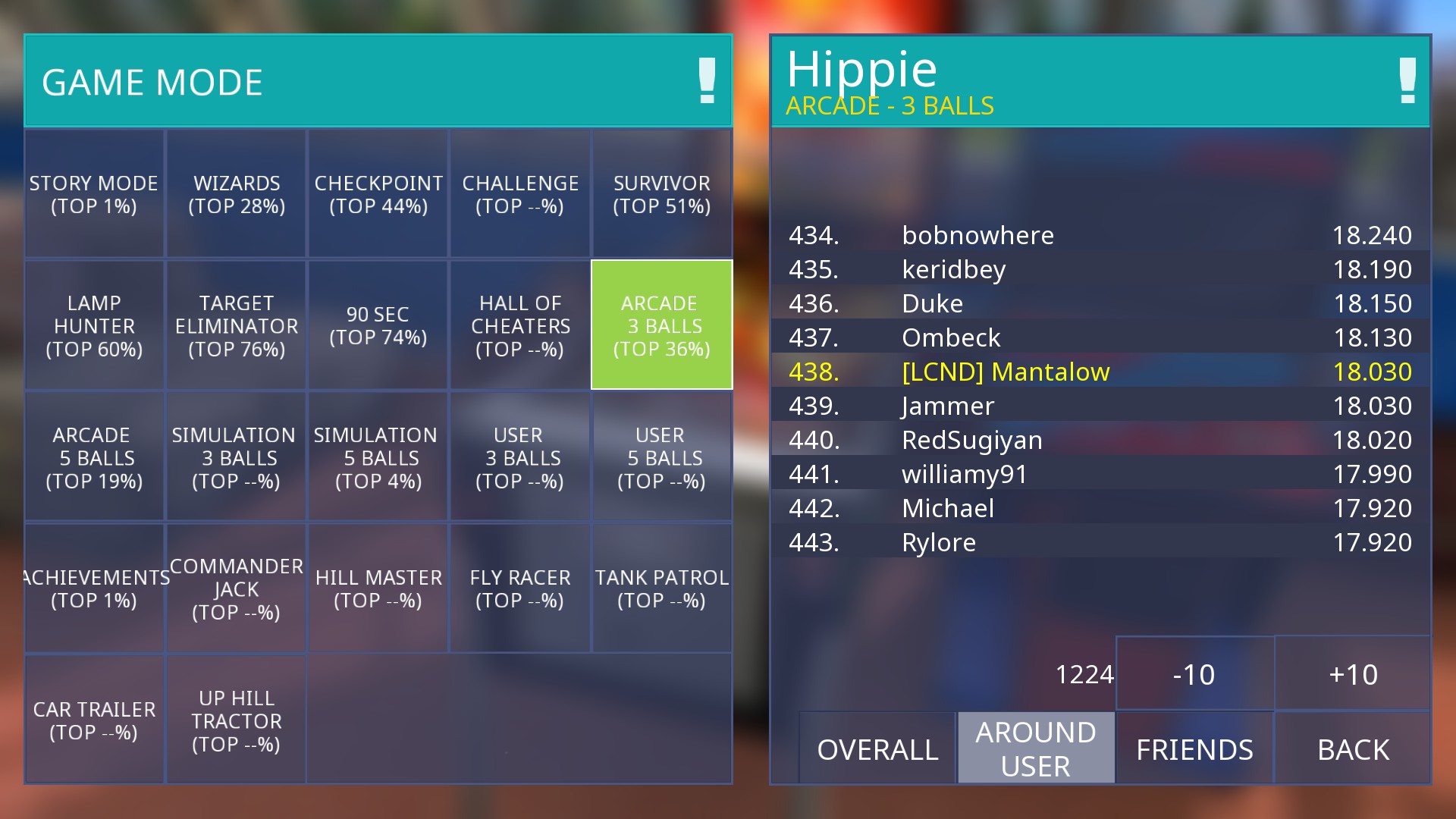Jump ten ranks up with -10
The height and width of the screenshot is (819, 1456).
pyautogui.click(x=1194, y=674)
